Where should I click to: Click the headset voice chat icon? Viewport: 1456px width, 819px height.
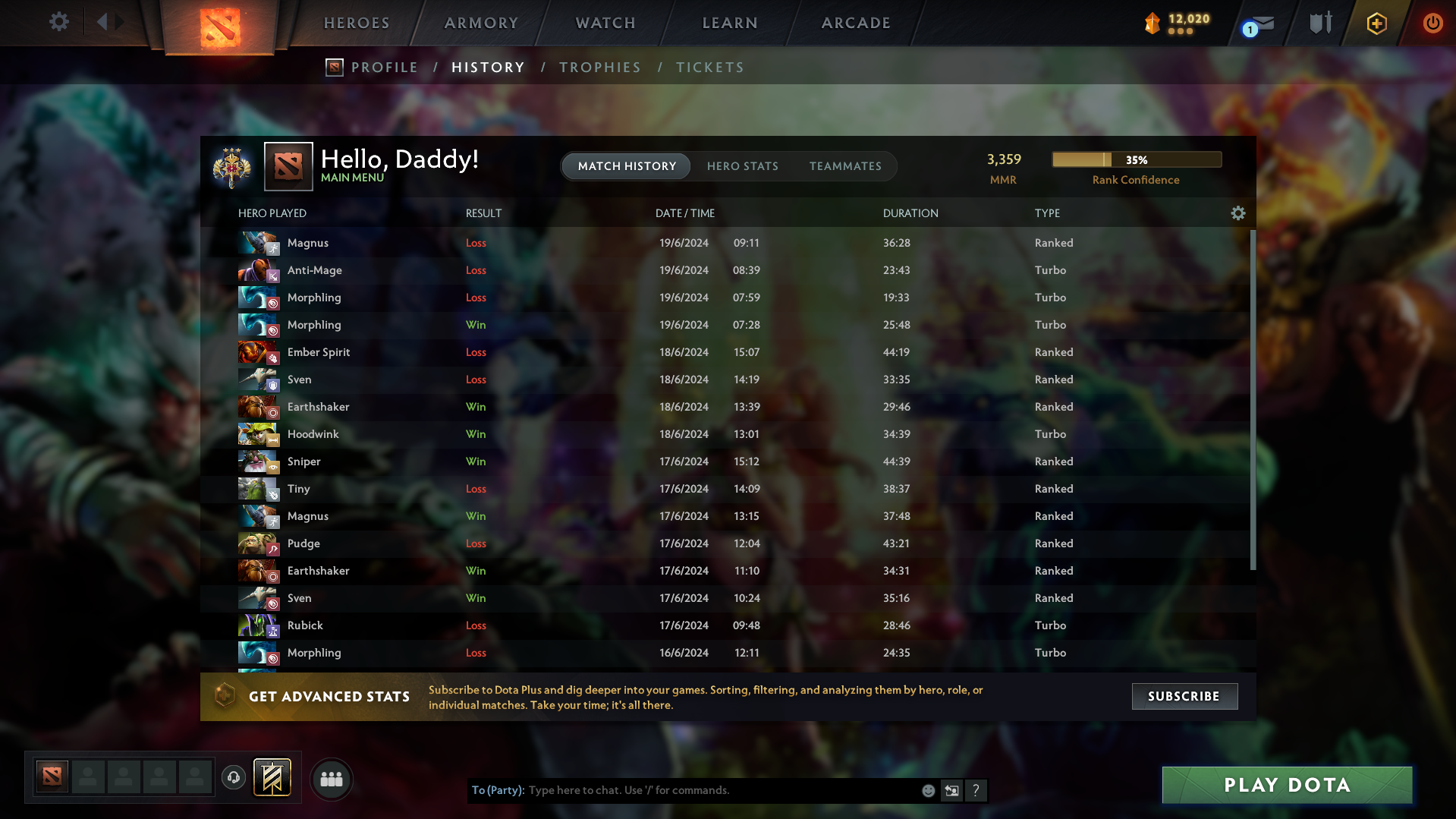pos(233,778)
